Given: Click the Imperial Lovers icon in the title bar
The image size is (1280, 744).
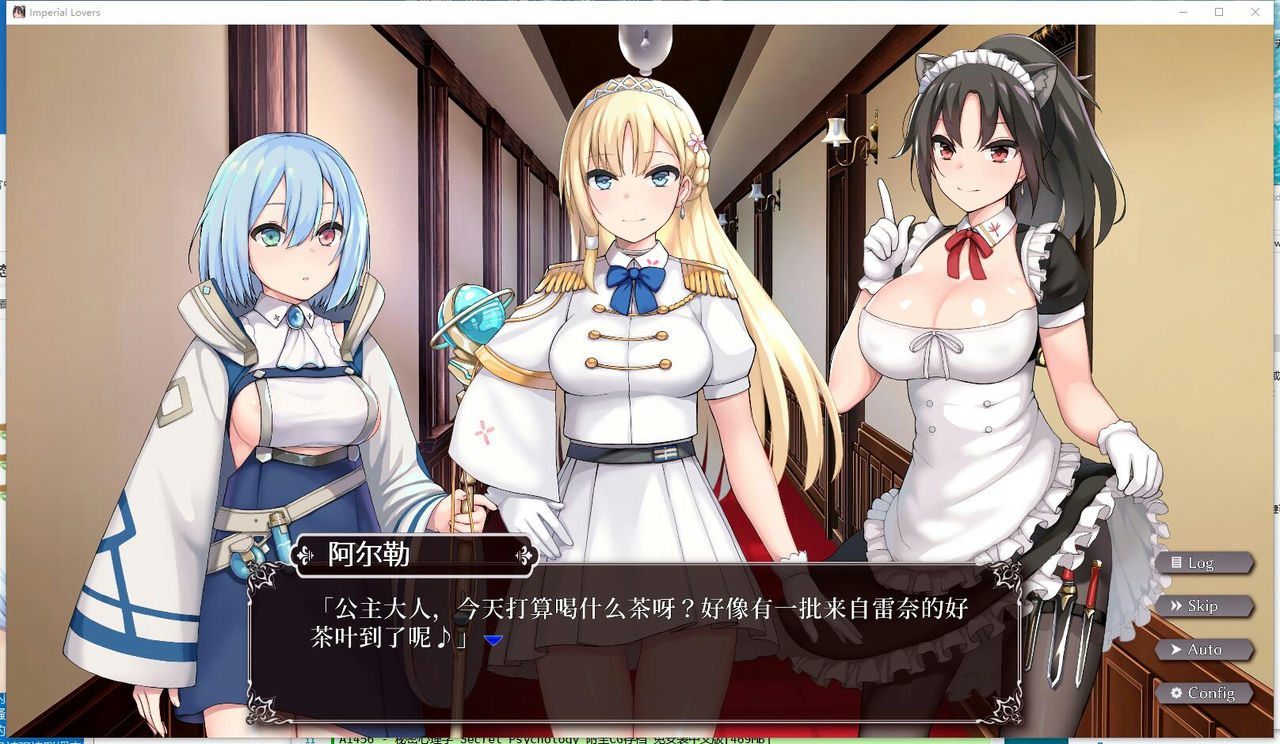Looking at the screenshot, I should coord(19,12).
